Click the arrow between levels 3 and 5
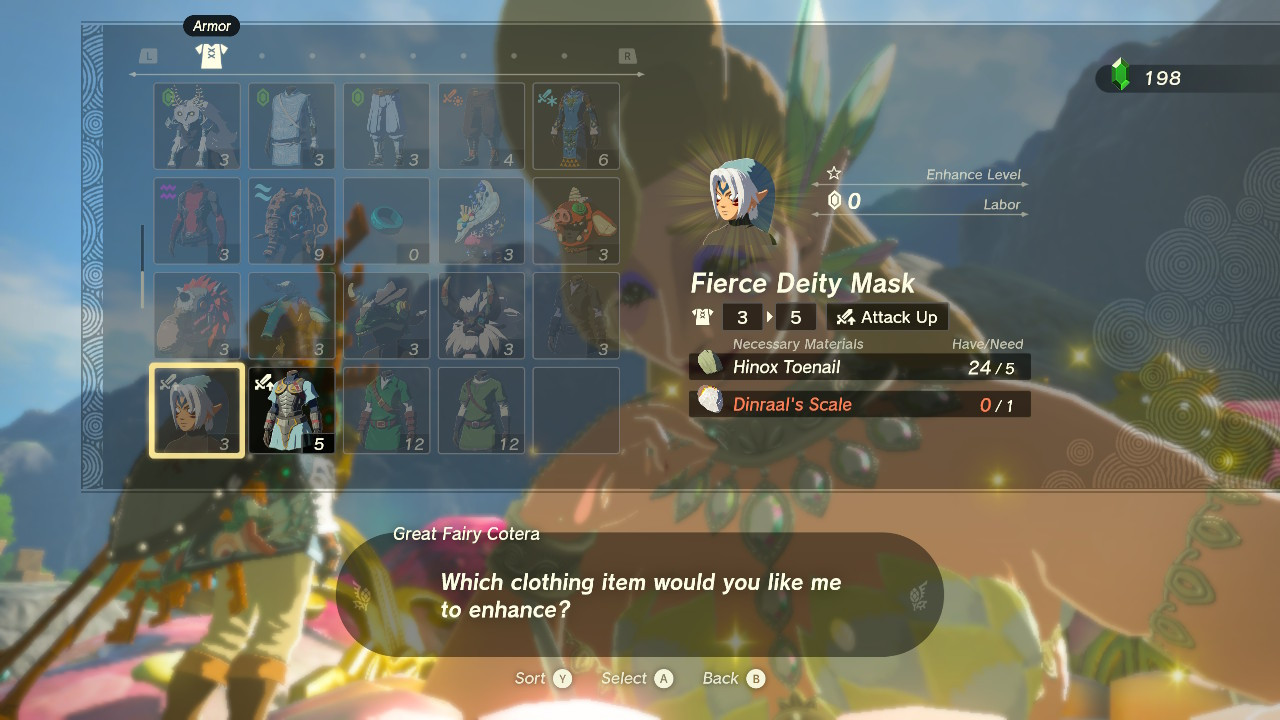Viewport: 1280px width, 720px height. 768,316
